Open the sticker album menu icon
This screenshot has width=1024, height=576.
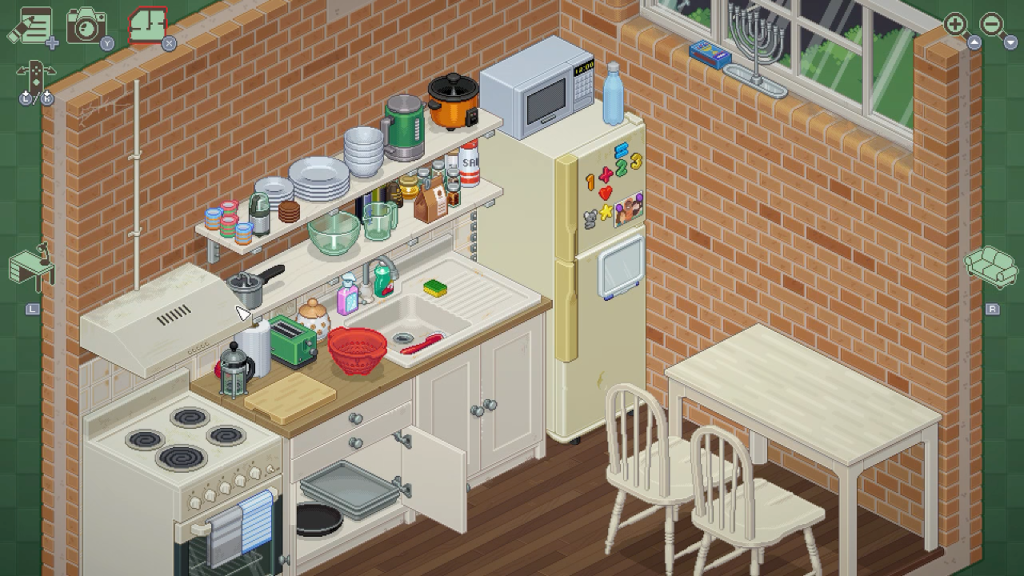29,25
